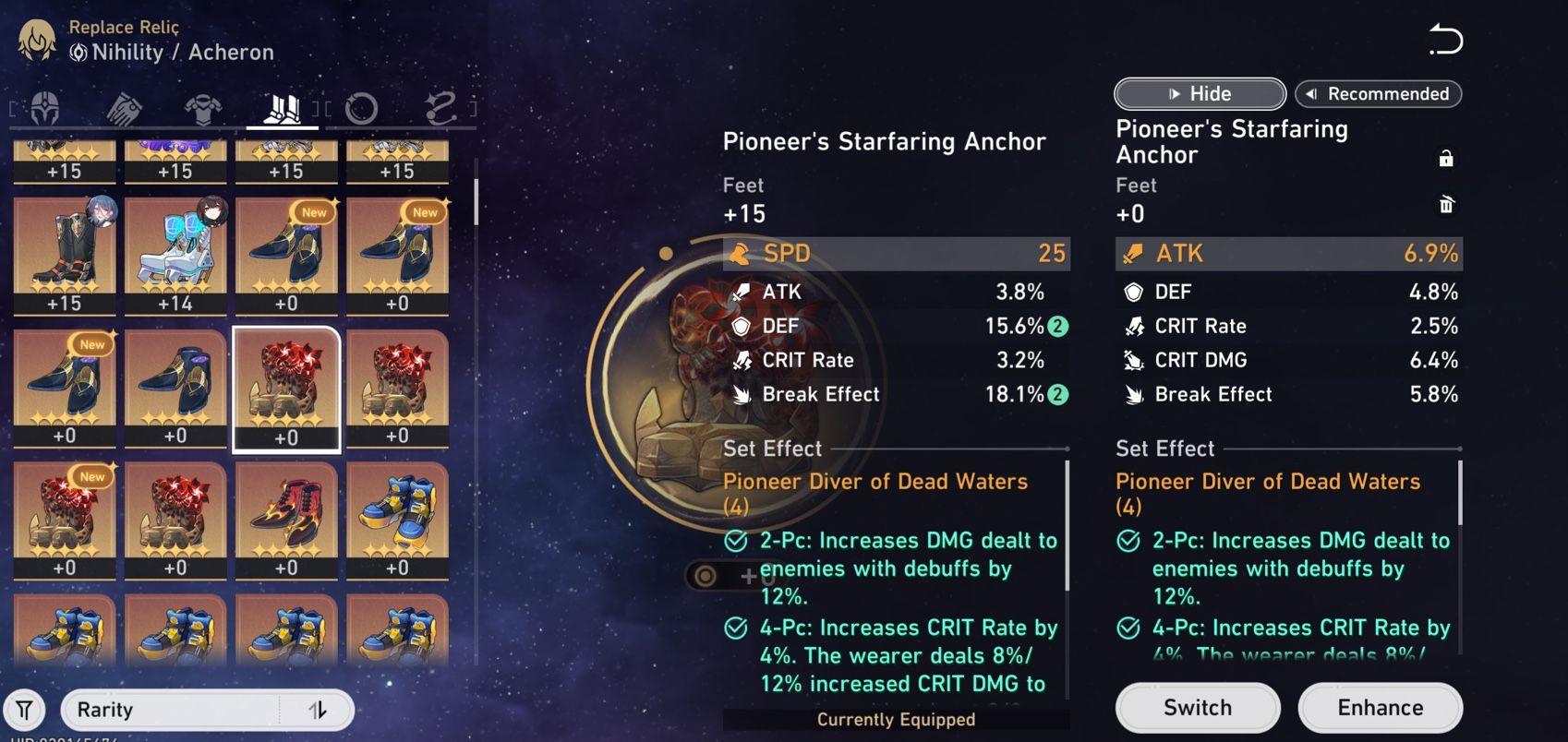Toggle the Recommended relic view
Viewport: 1568px width, 742px height.
coord(1378,93)
